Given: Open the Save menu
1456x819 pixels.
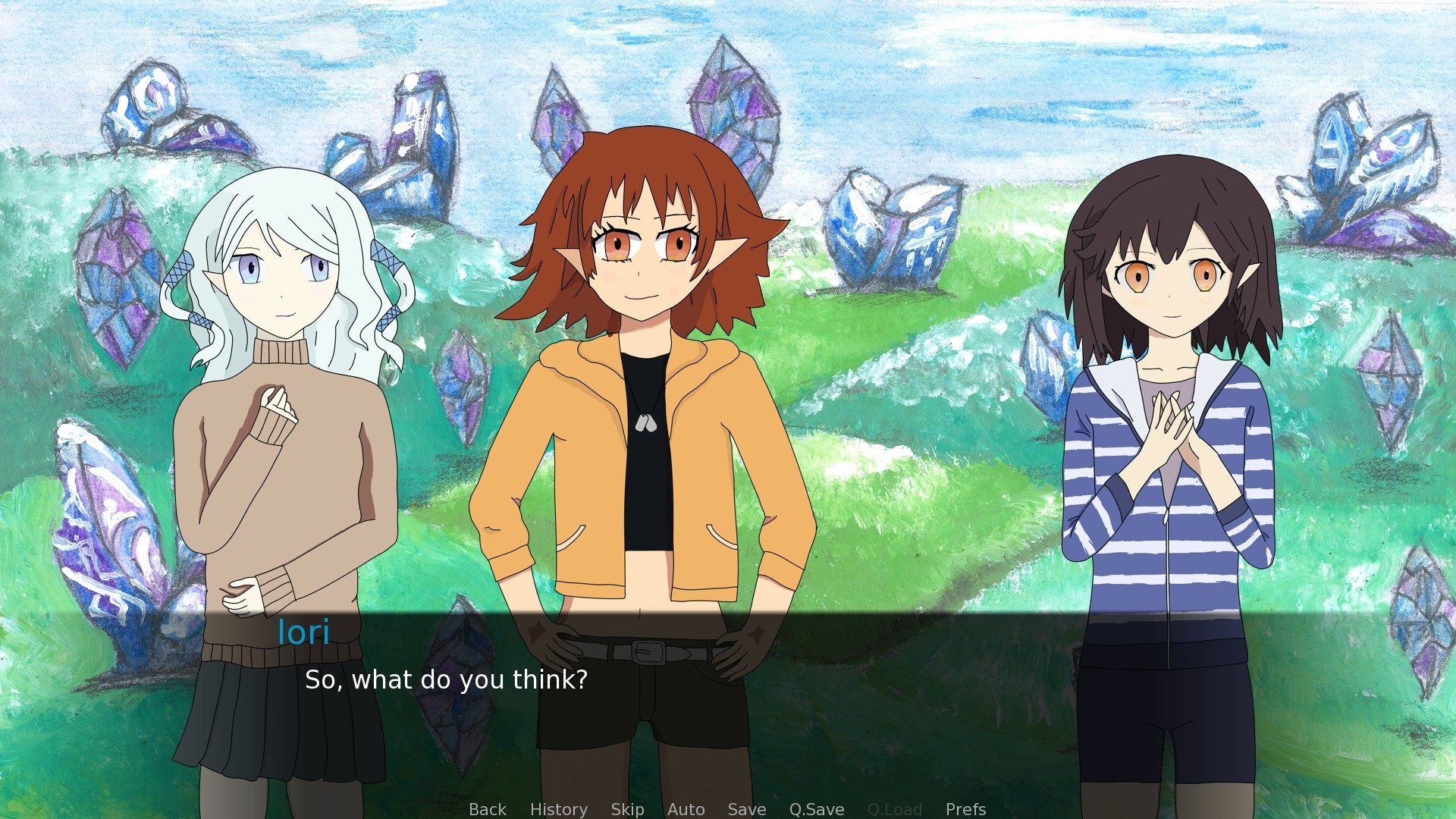Looking at the screenshot, I should click(x=746, y=809).
